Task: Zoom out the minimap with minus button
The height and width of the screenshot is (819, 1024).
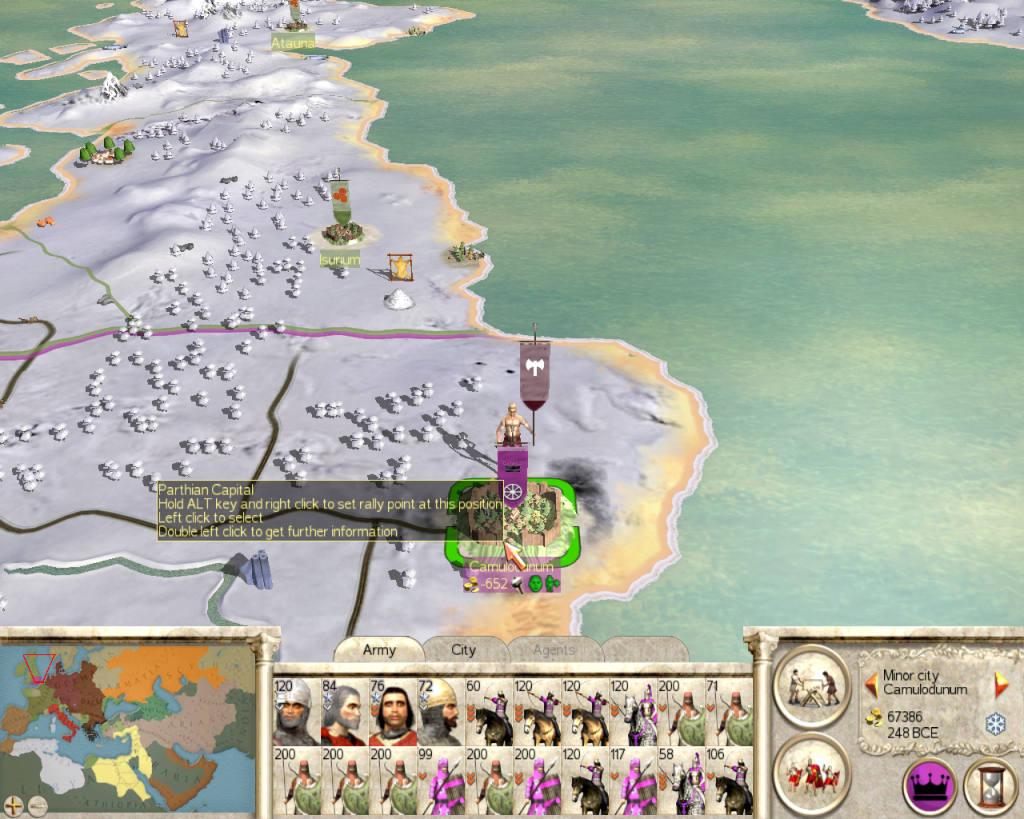Action: [35, 803]
